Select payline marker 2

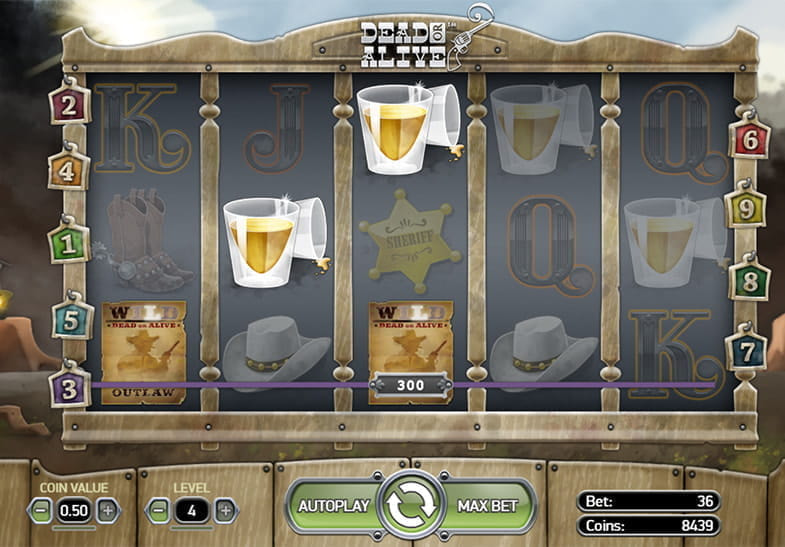68,106
